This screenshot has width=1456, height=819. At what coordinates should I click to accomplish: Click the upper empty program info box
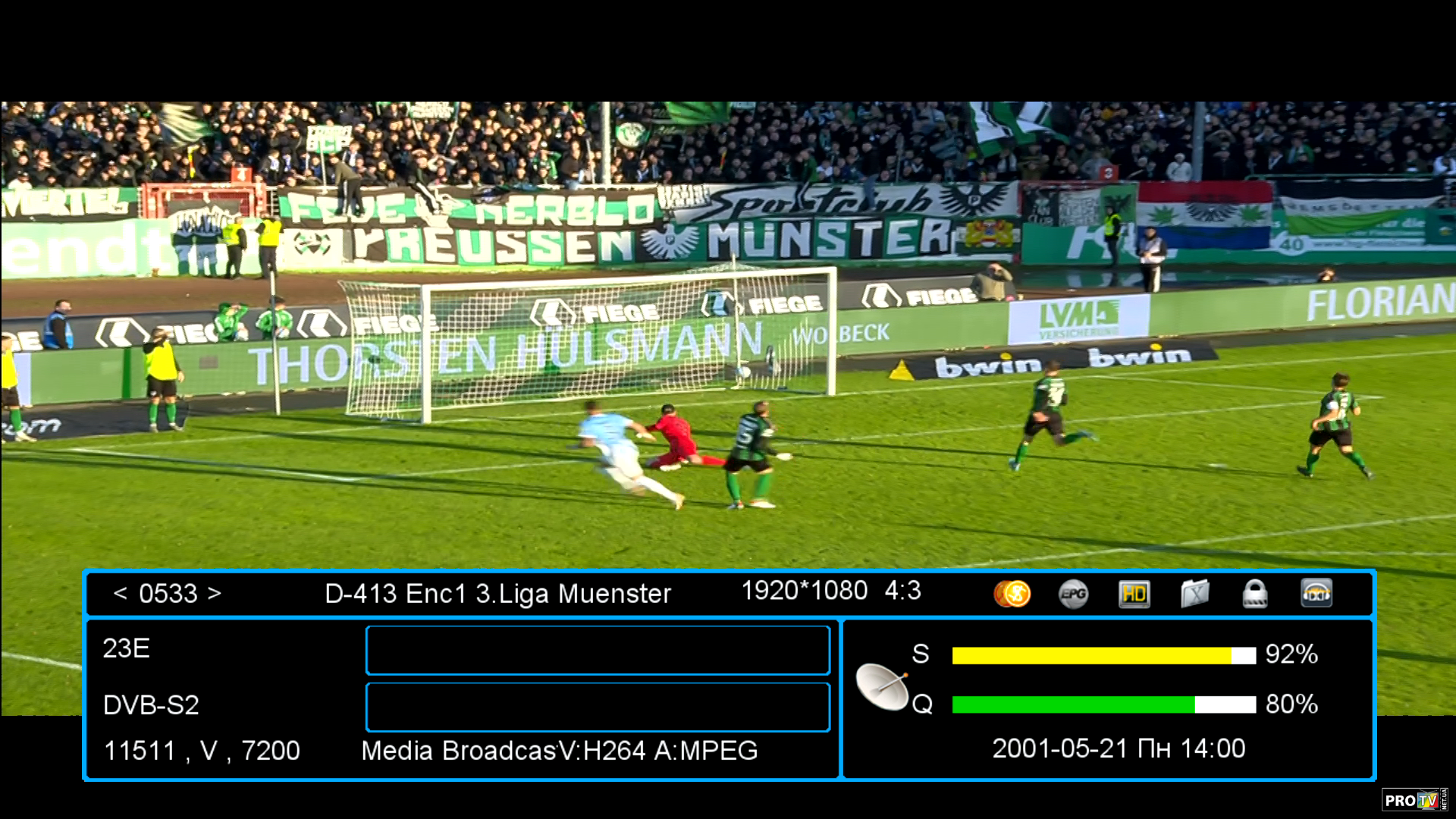coord(598,650)
